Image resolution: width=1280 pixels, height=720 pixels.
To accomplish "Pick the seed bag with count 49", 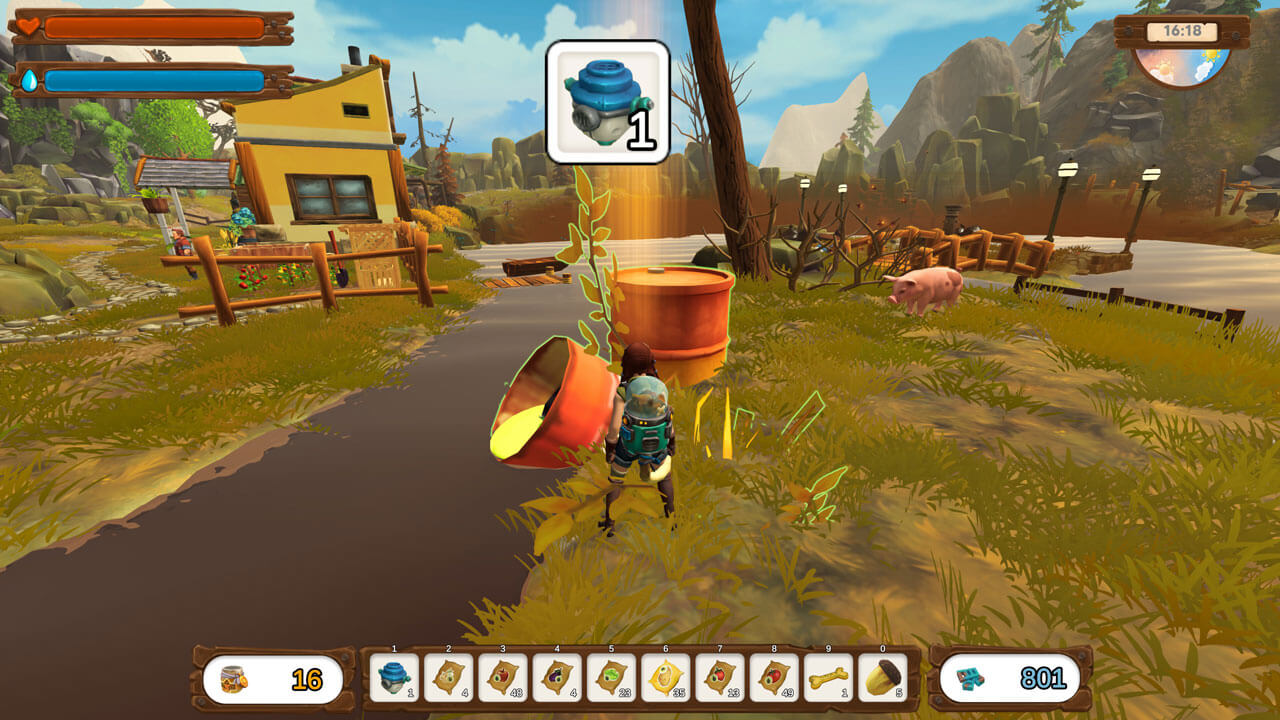I will (x=774, y=678).
